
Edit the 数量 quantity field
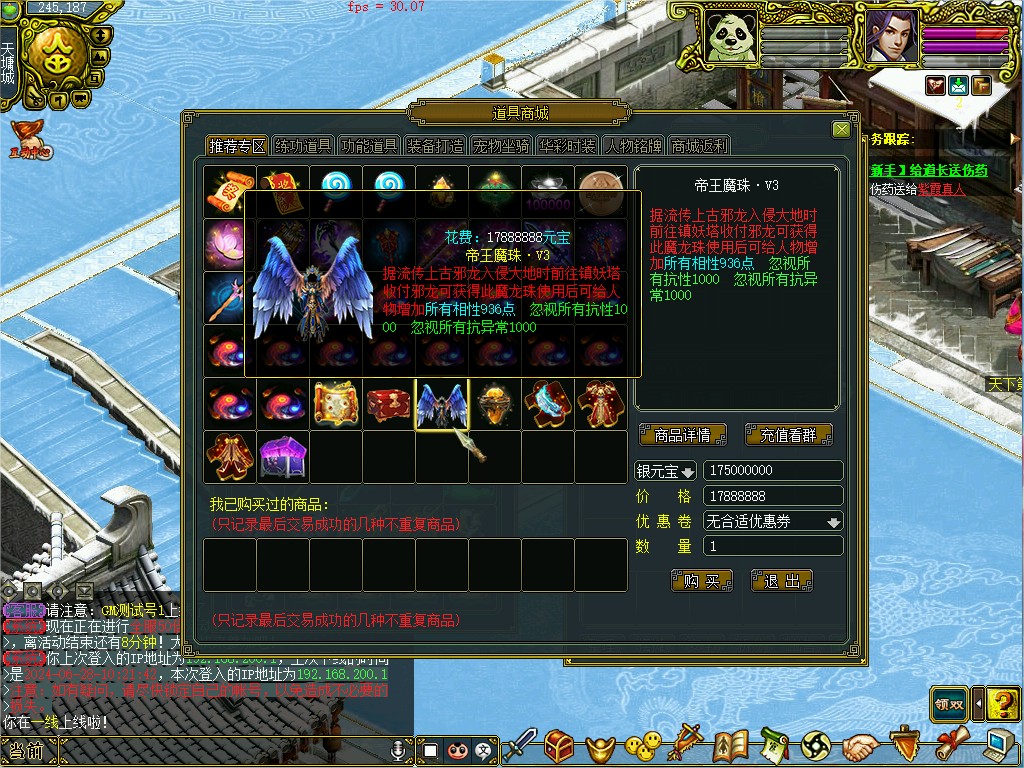pyautogui.click(x=773, y=546)
